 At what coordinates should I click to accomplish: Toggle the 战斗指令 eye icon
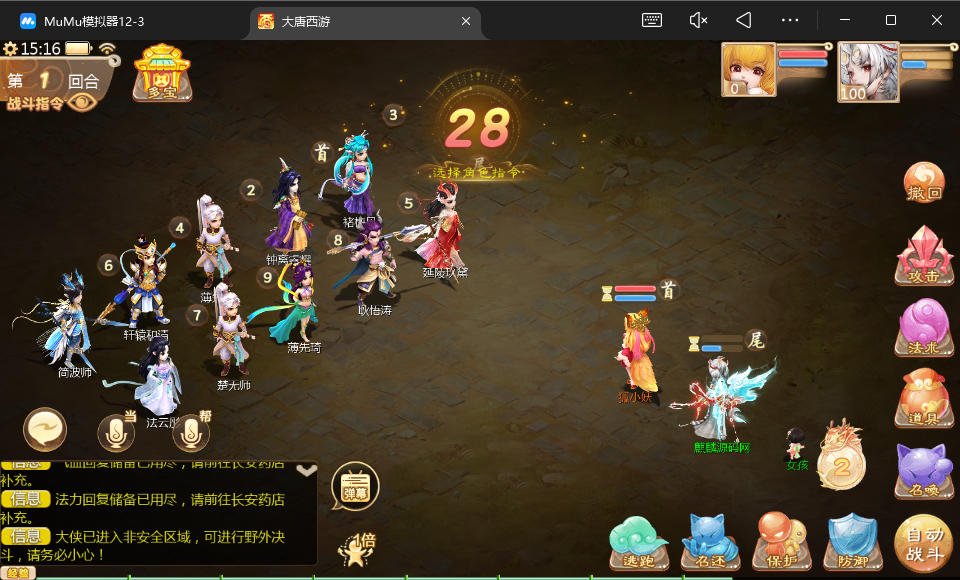click(x=83, y=102)
